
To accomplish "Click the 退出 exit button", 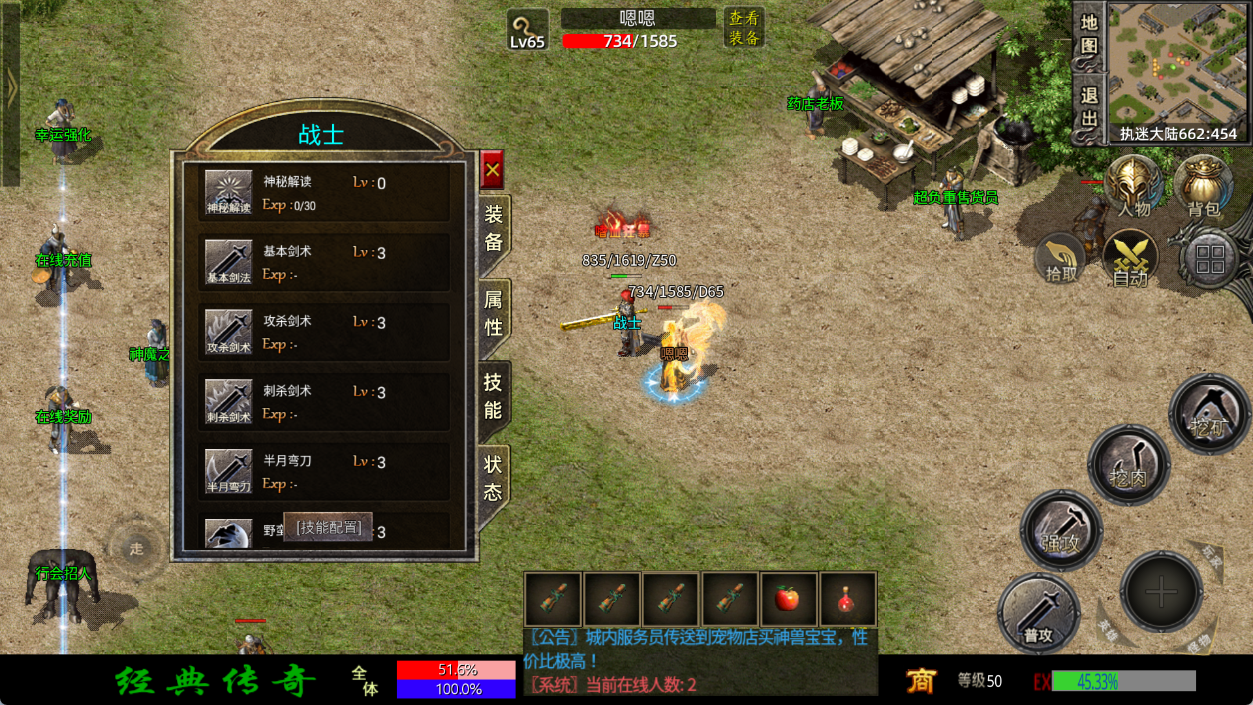I will [x=1089, y=108].
